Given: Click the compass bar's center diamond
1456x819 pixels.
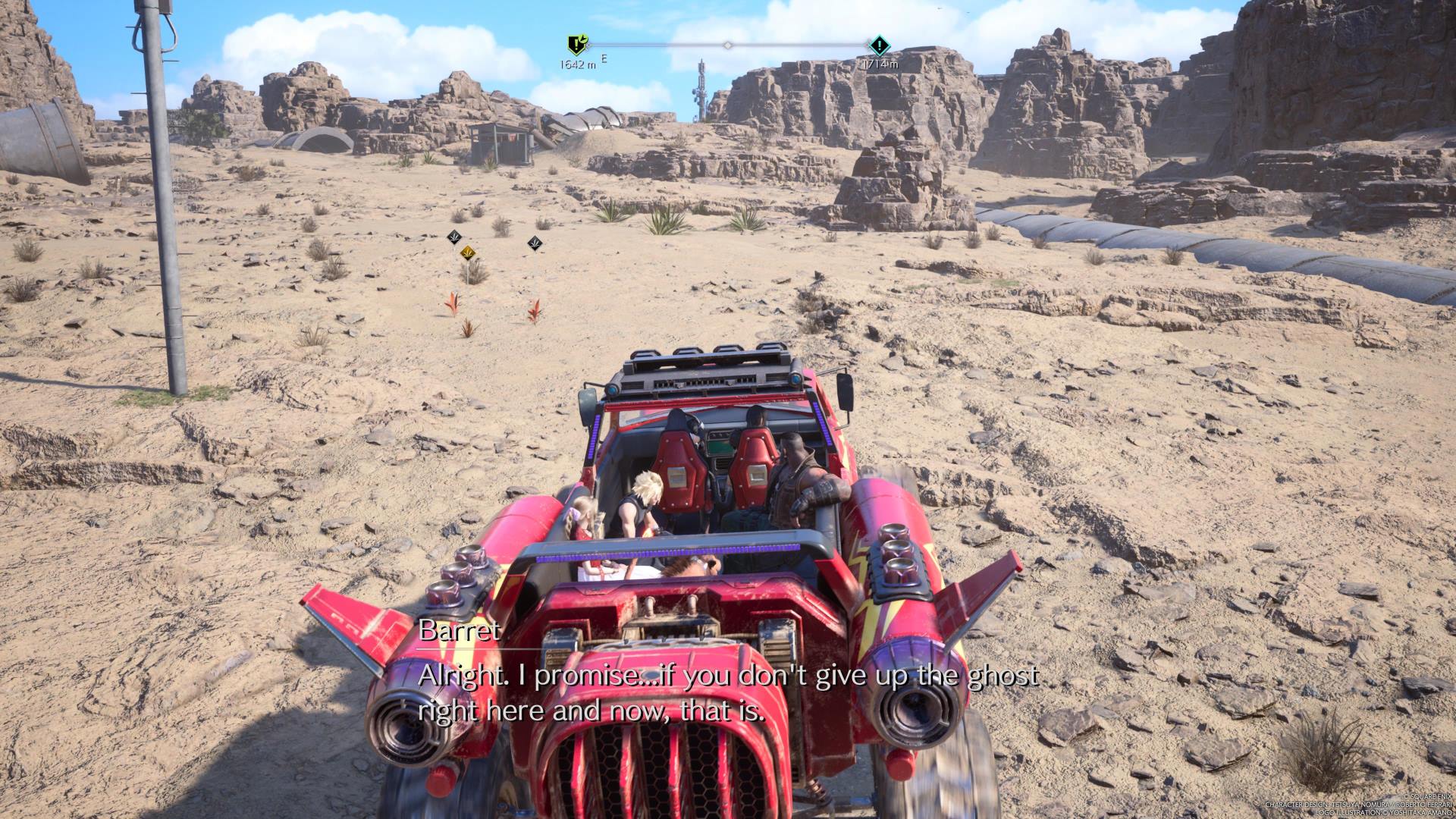Looking at the screenshot, I should tap(728, 45).
